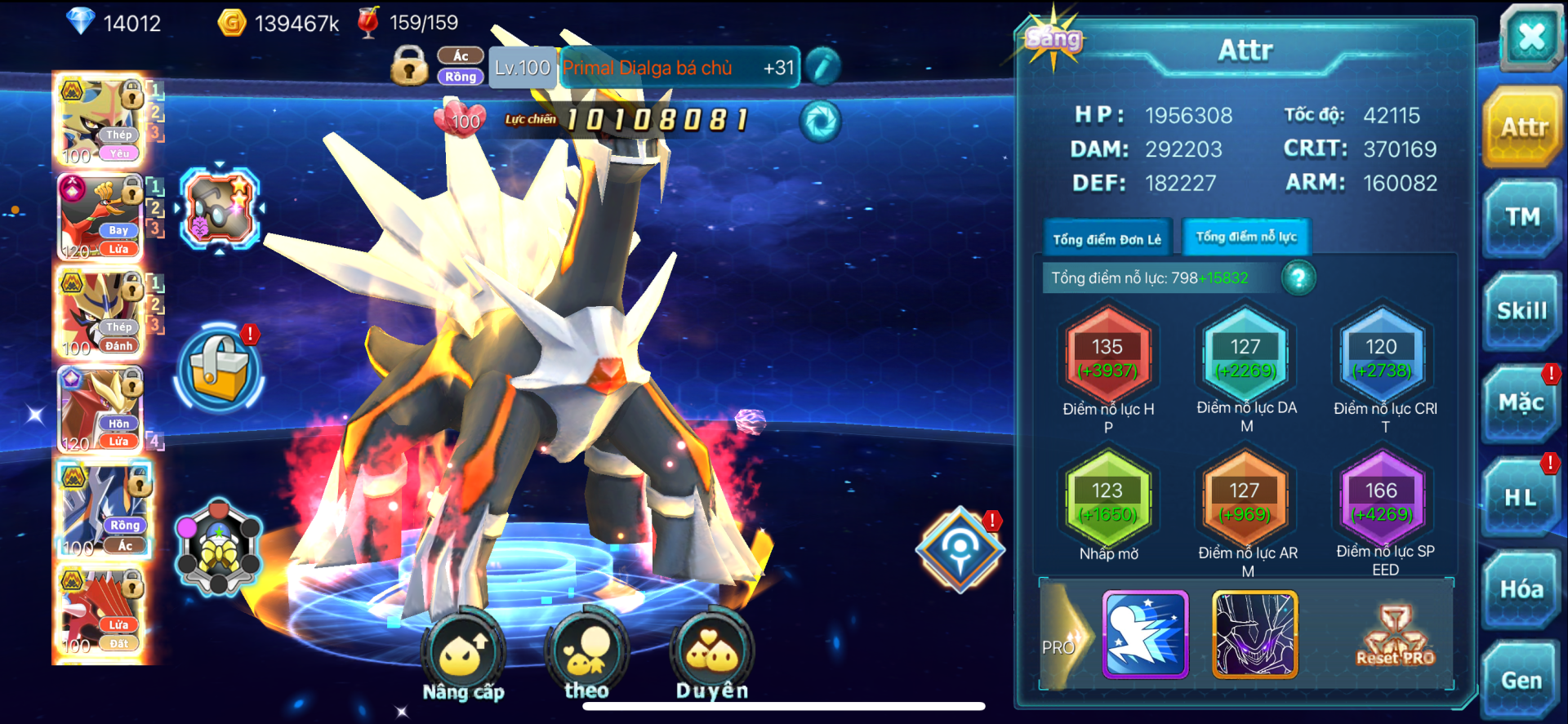
Task: Tap the Nâng cấp upgrade button
Action: (x=463, y=655)
